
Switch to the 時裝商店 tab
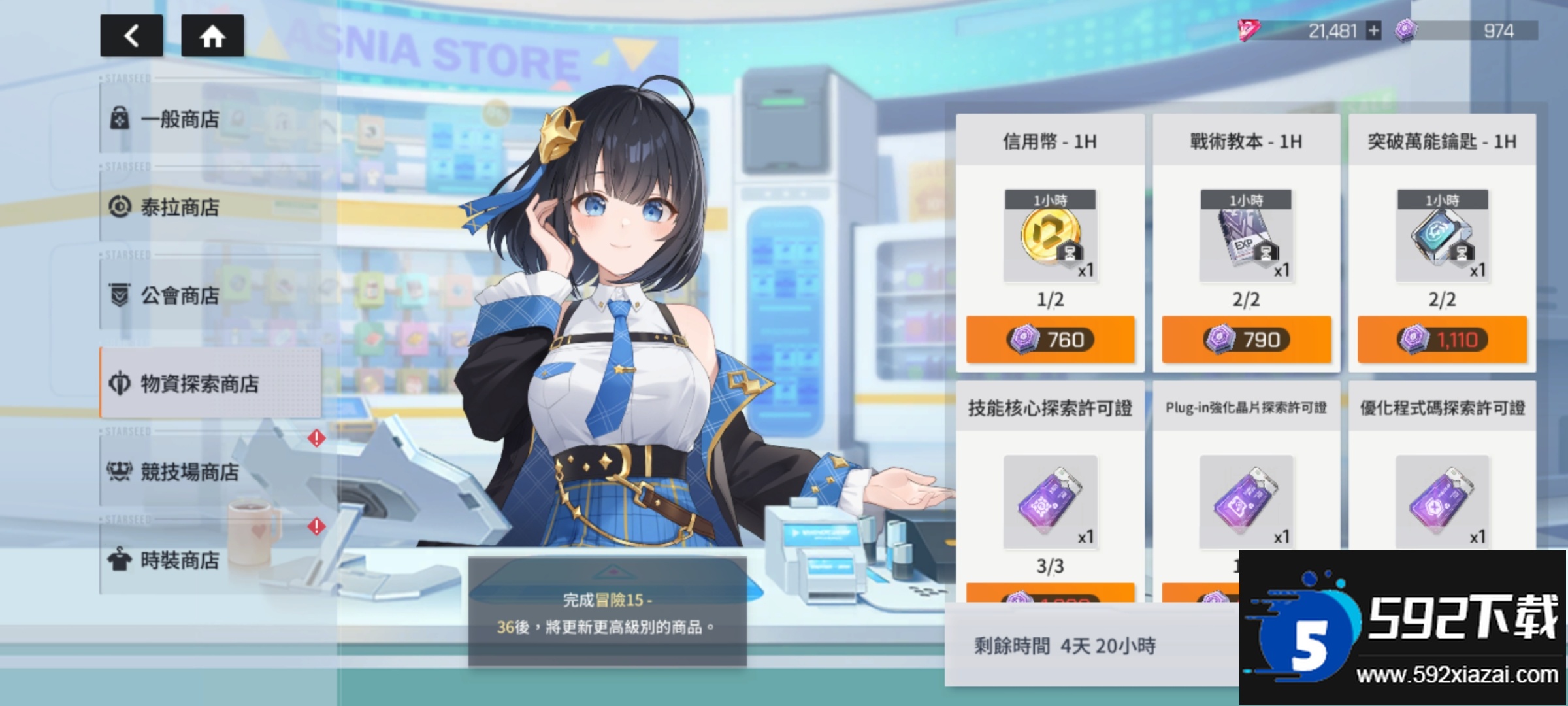[210, 560]
